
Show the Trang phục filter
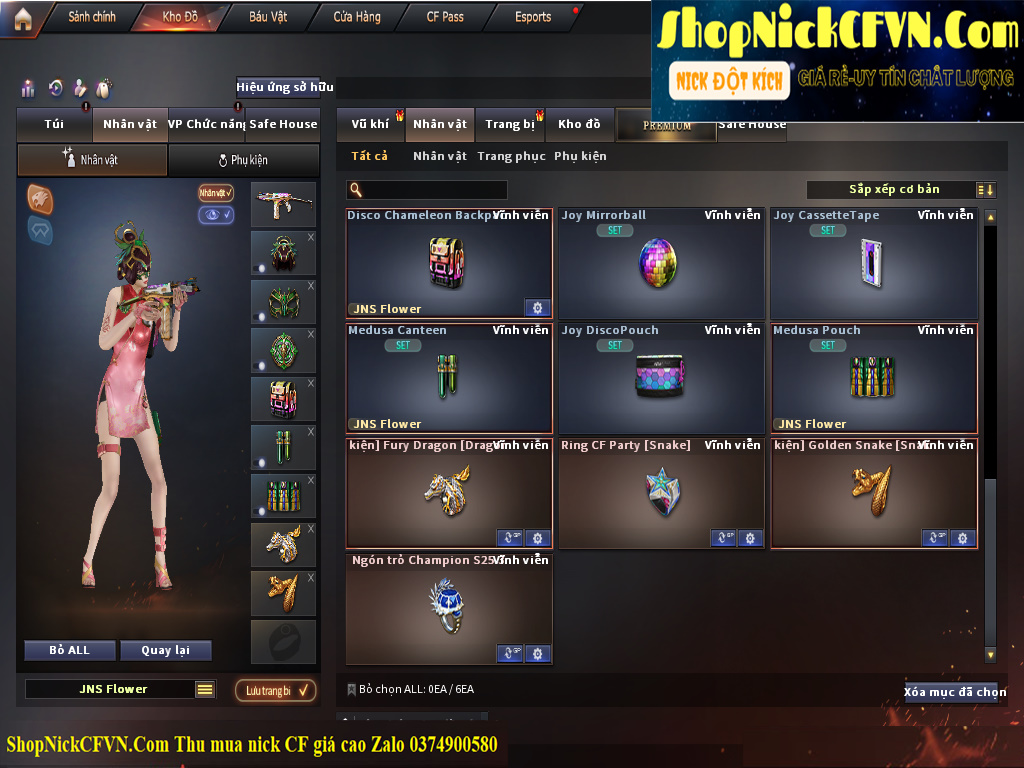[x=511, y=156]
